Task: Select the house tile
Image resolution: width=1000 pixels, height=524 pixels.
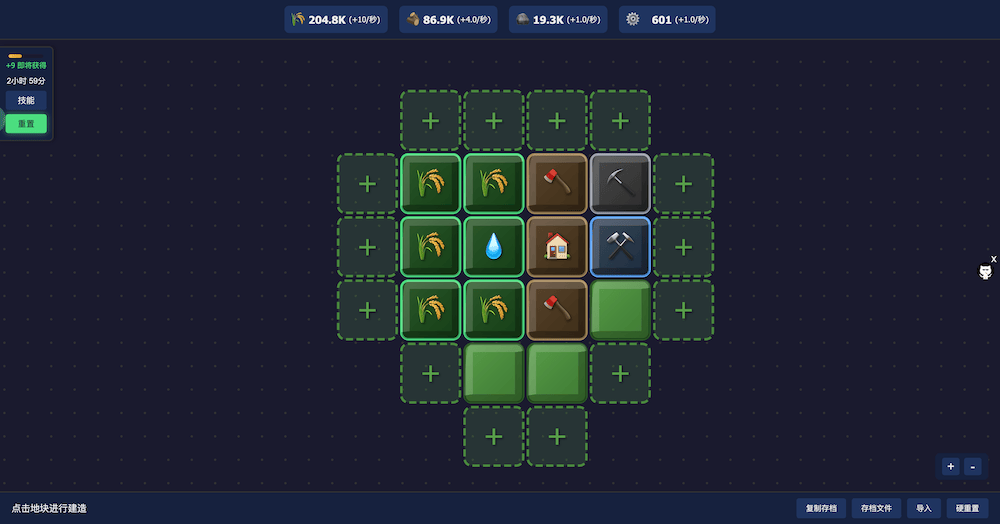Action: click(x=557, y=246)
